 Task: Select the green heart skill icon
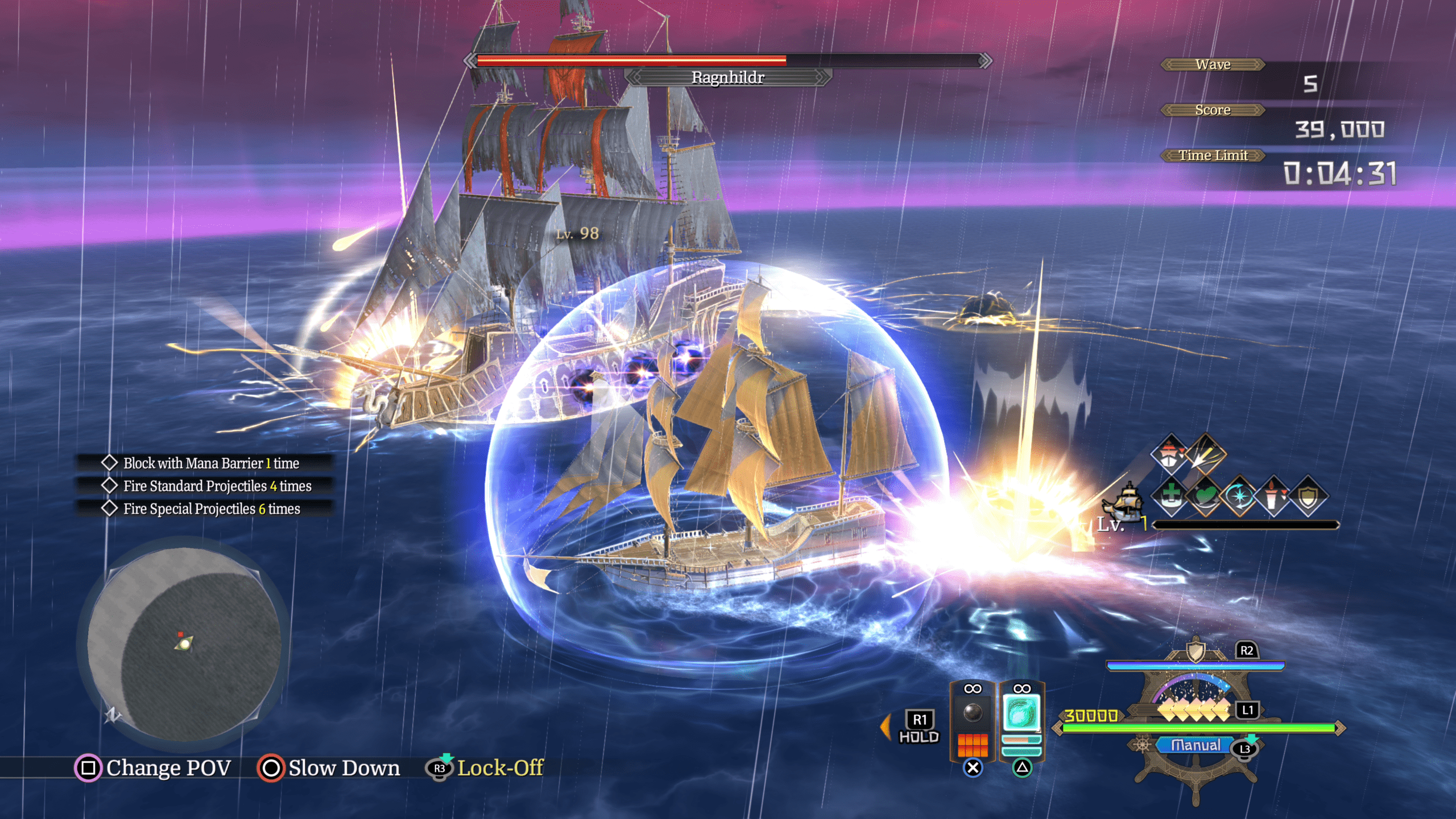[1205, 496]
